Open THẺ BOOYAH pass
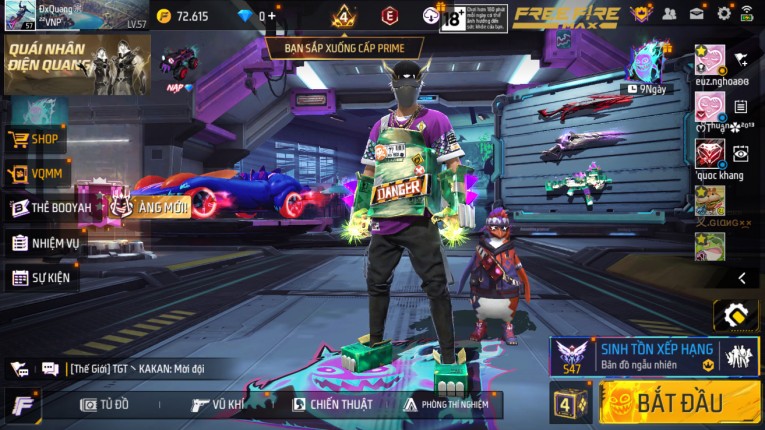765x430 pixels. pos(50,208)
